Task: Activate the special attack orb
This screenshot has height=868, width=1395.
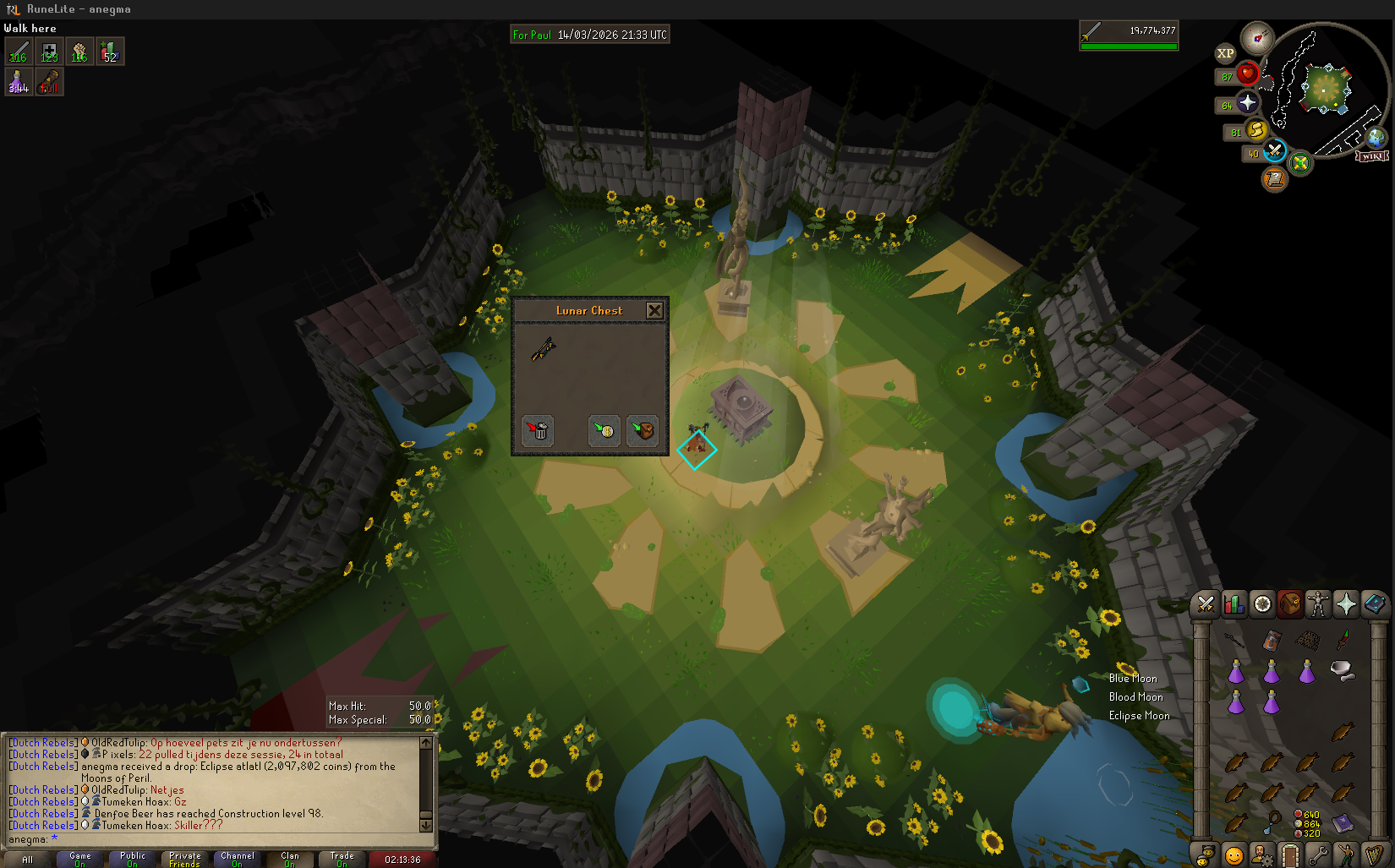Action: coord(1274,151)
